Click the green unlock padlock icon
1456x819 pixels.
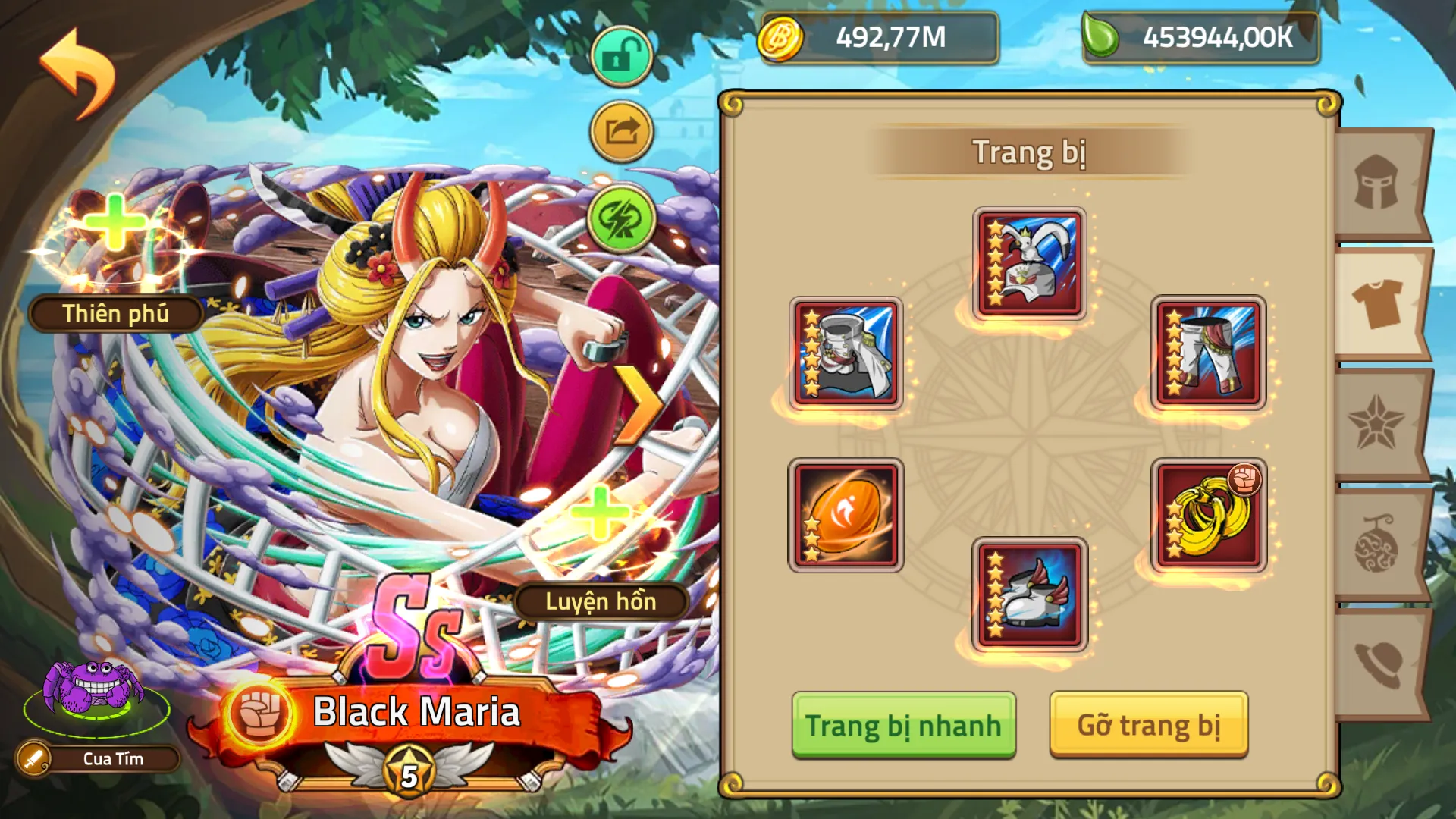(x=620, y=56)
